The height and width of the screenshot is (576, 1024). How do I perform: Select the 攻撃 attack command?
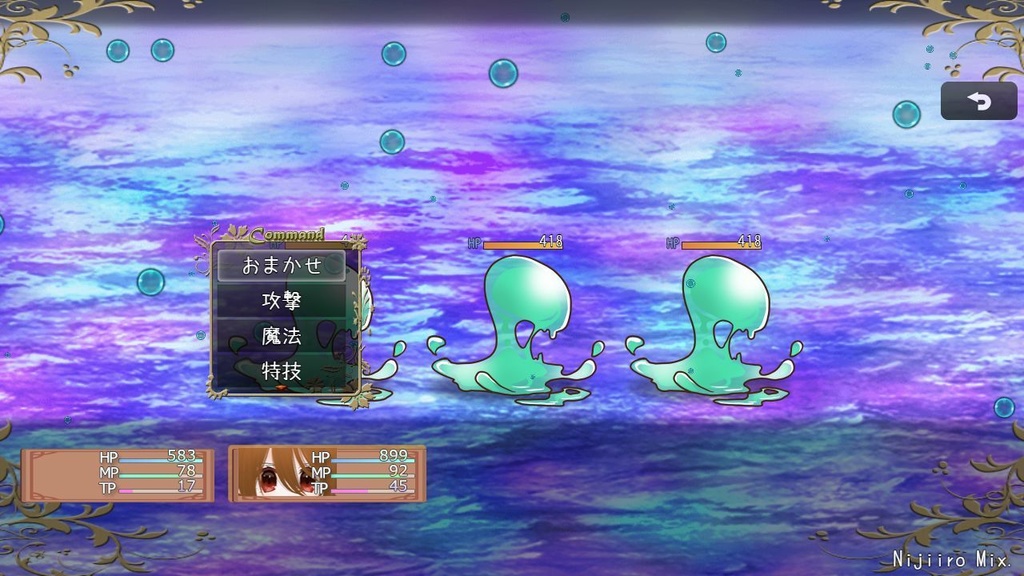282,301
